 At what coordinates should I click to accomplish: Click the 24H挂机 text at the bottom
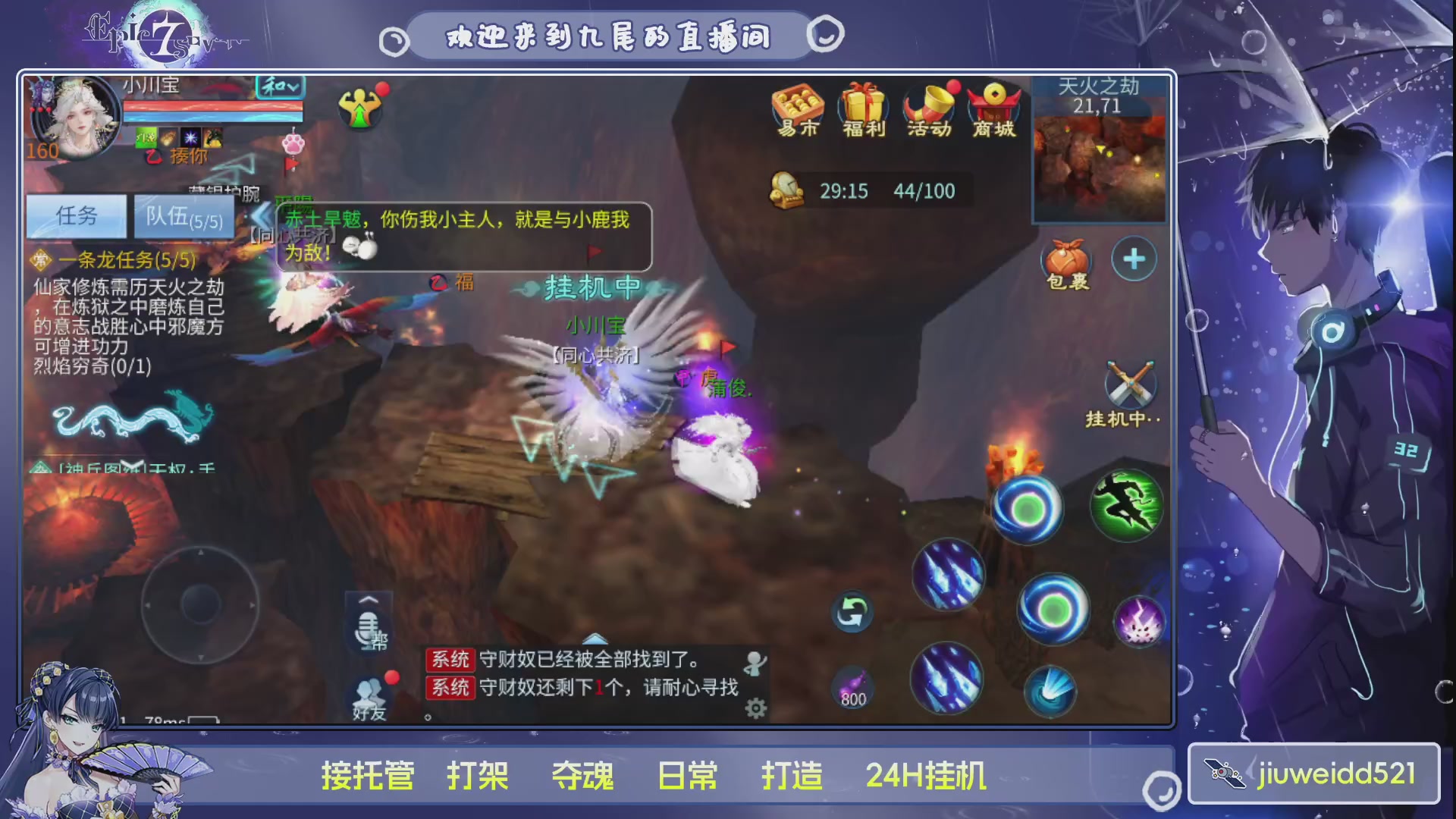point(927,775)
